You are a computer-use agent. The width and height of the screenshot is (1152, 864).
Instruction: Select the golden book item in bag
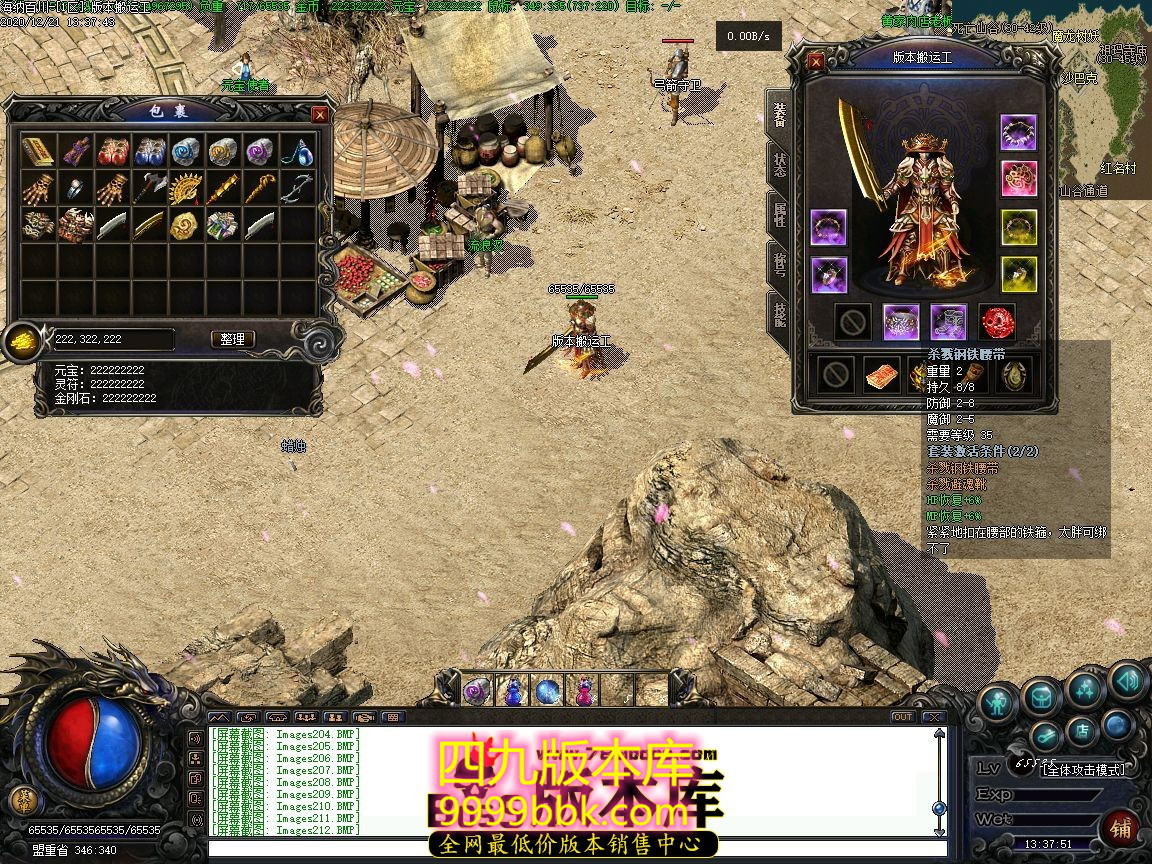[38, 152]
